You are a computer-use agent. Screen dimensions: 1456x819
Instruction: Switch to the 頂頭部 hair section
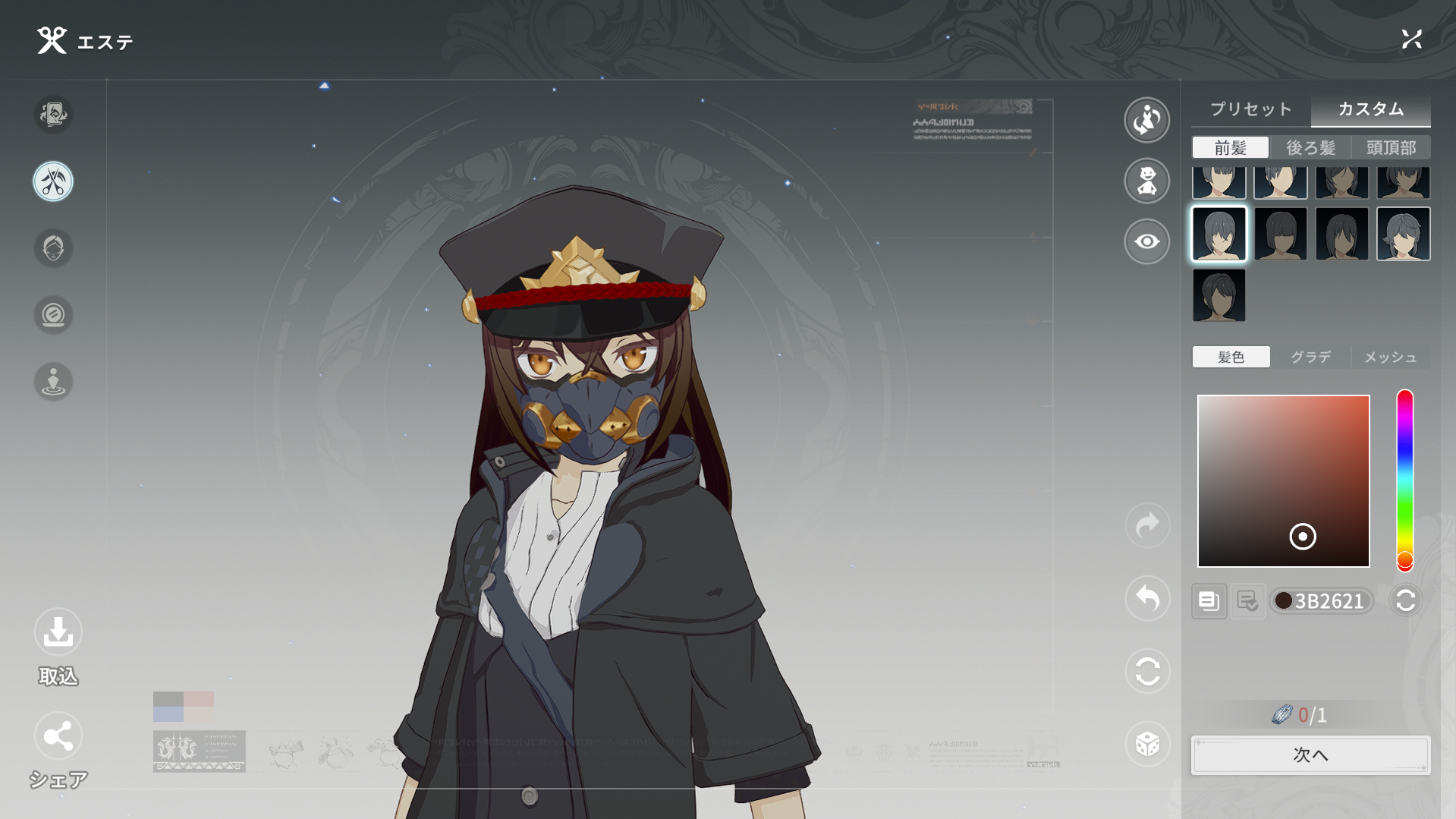(x=1391, y=147)
